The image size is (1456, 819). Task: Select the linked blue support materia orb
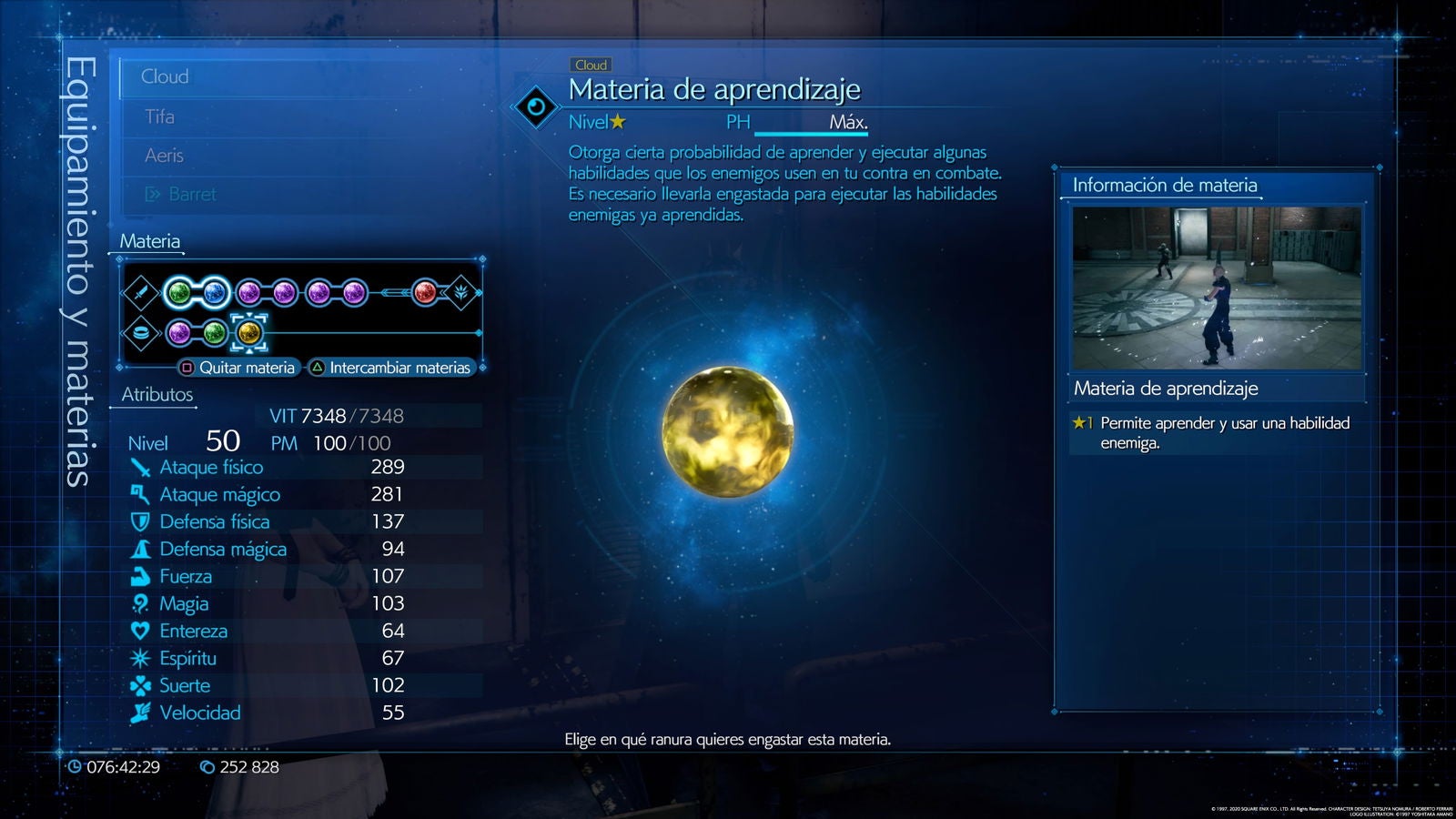pos(216,291)
